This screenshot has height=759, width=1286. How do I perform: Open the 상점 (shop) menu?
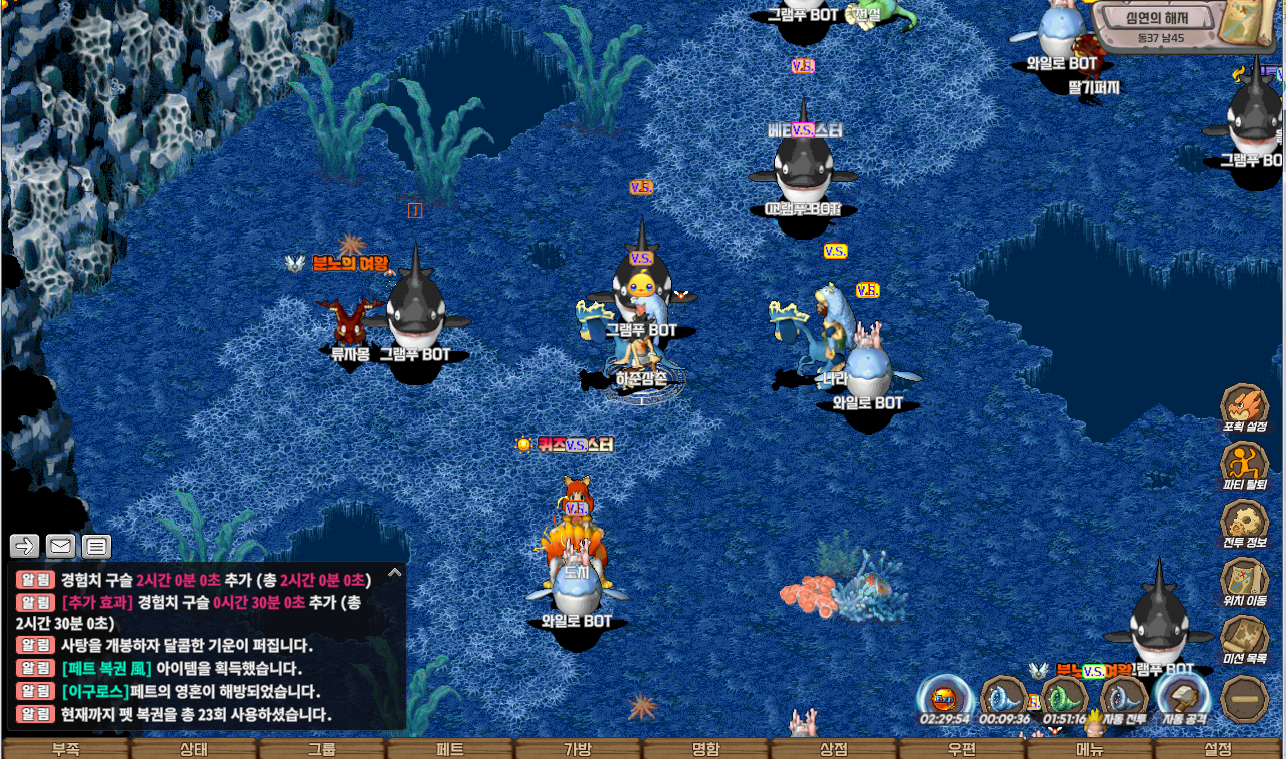click(834, 749)
